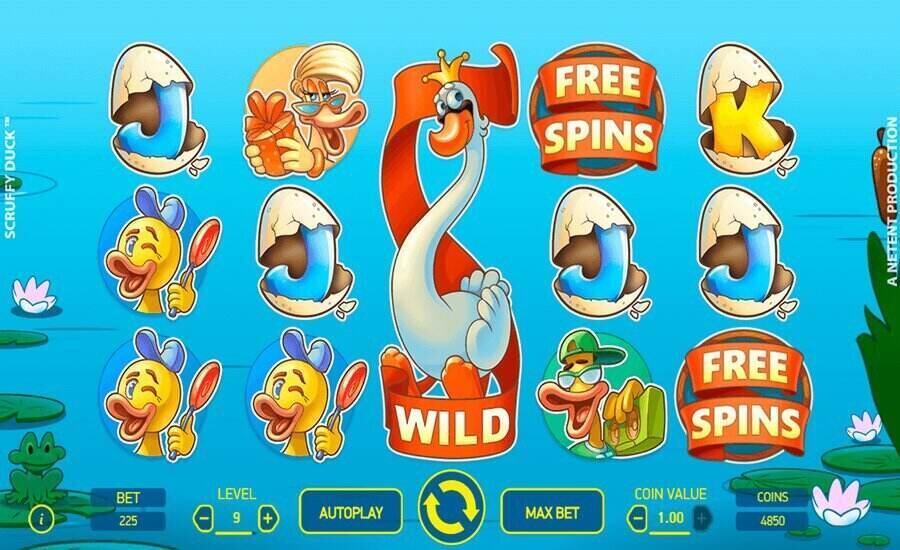Place the Max Bet
The height and width of the screenshot is (550, 900).
(552, 513)
